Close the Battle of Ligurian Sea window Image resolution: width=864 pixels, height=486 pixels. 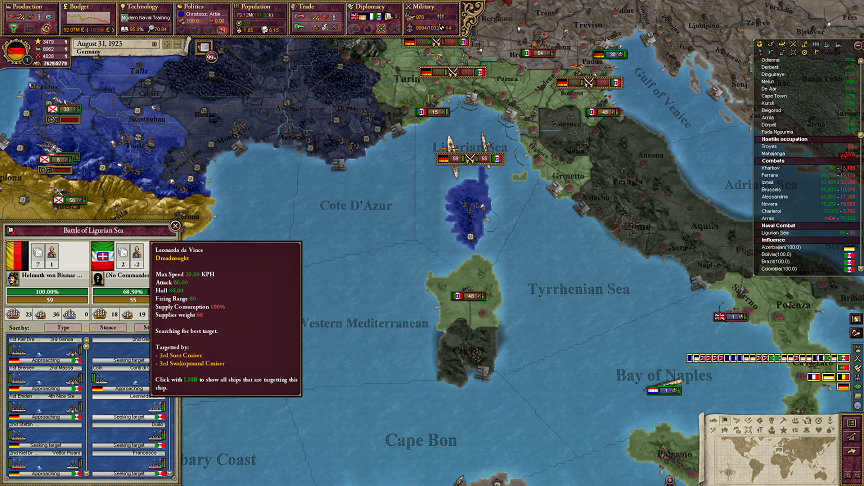[x=176, y=227]
